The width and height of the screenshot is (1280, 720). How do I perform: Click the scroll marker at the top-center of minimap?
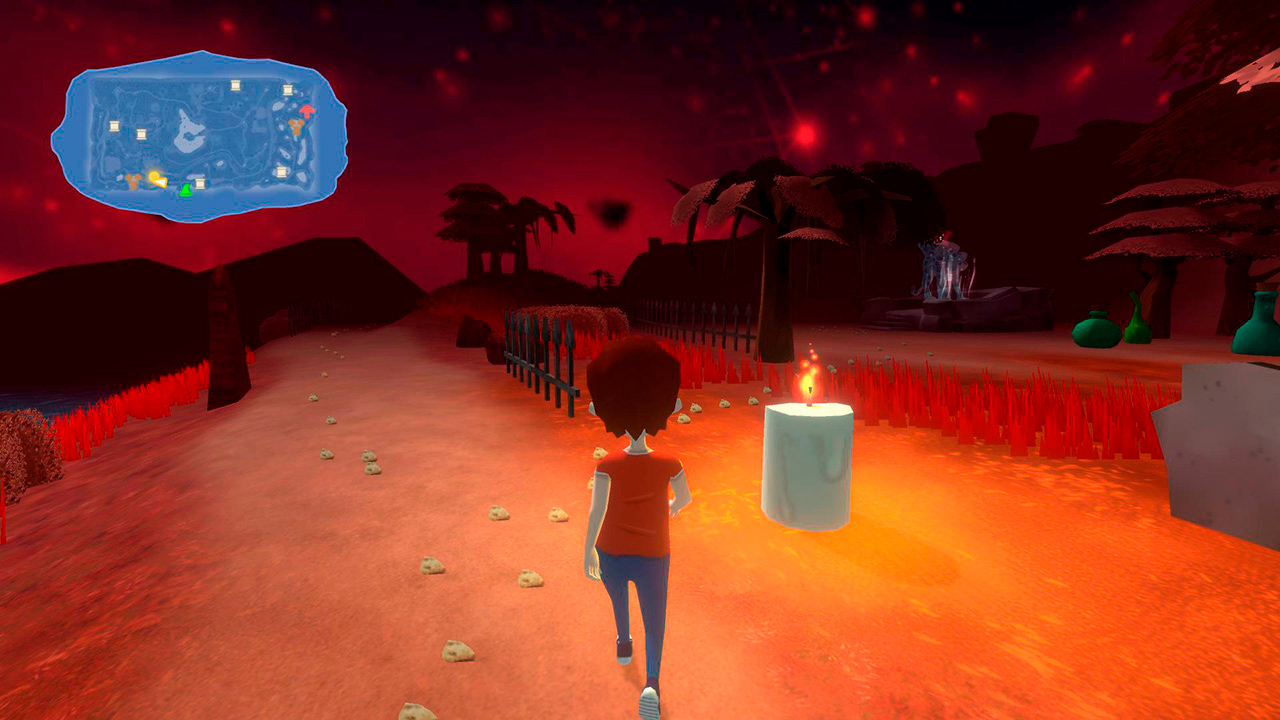[x=236, y=86]
